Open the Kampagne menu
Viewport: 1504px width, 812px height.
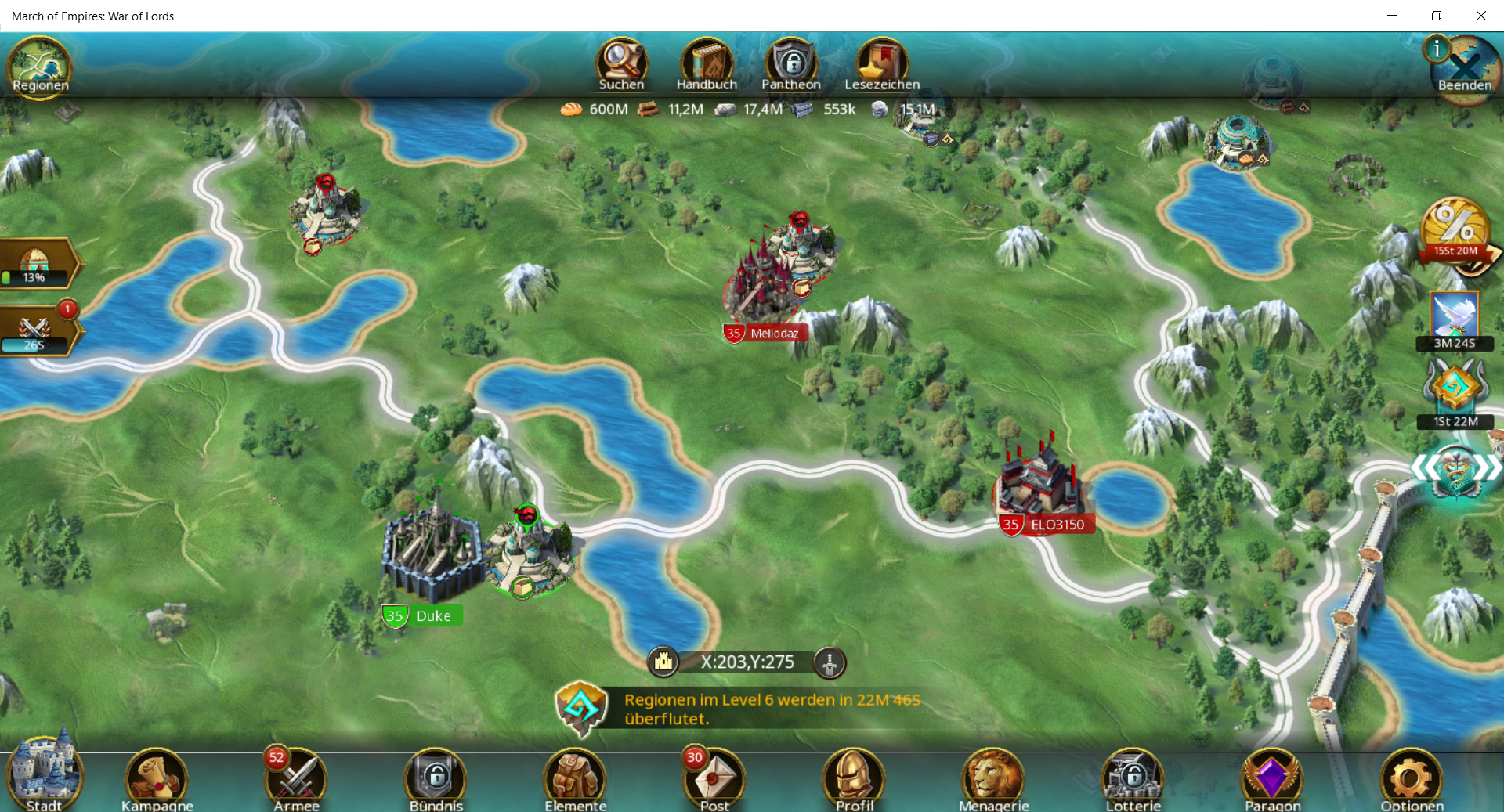click(157, 779)
